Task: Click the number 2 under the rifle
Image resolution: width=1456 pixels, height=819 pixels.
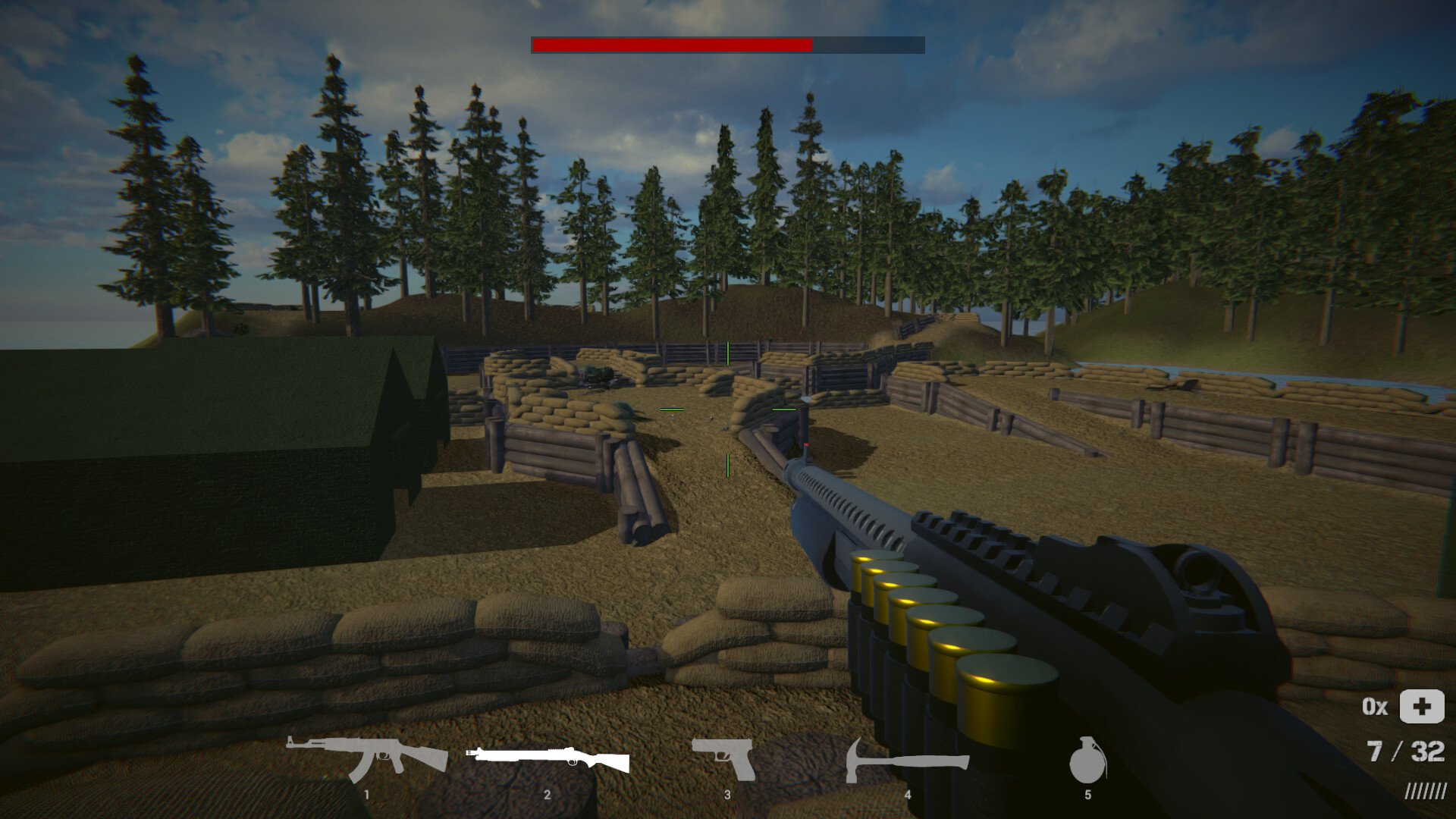Action: point(548,795)
